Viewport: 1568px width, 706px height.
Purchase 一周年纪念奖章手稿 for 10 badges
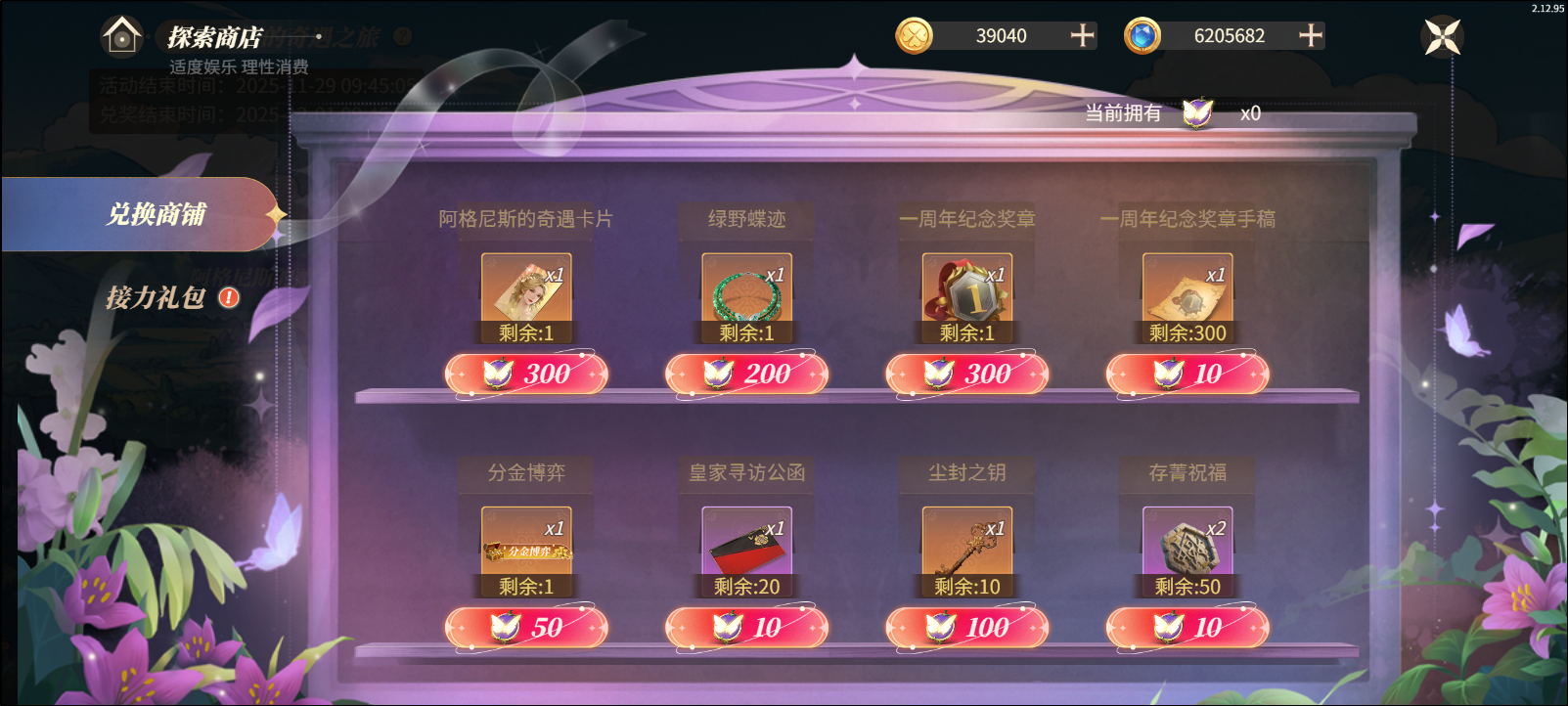pyautogui.click(x=1187, y=374)
